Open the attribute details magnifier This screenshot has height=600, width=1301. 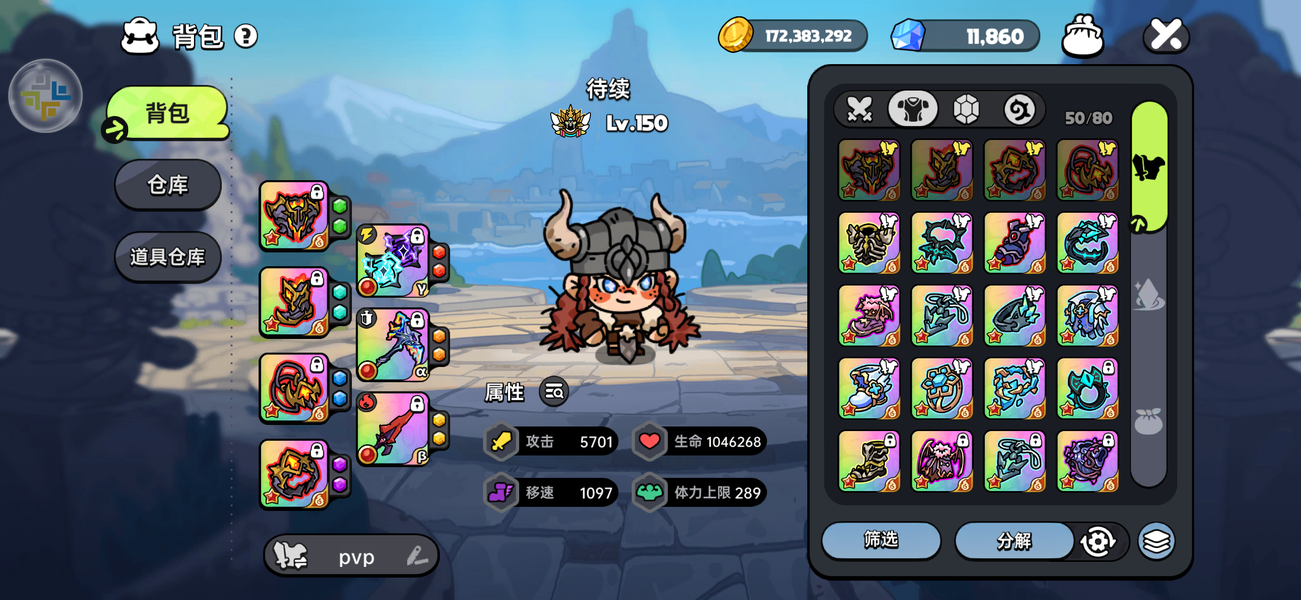[x=554, y=392]
